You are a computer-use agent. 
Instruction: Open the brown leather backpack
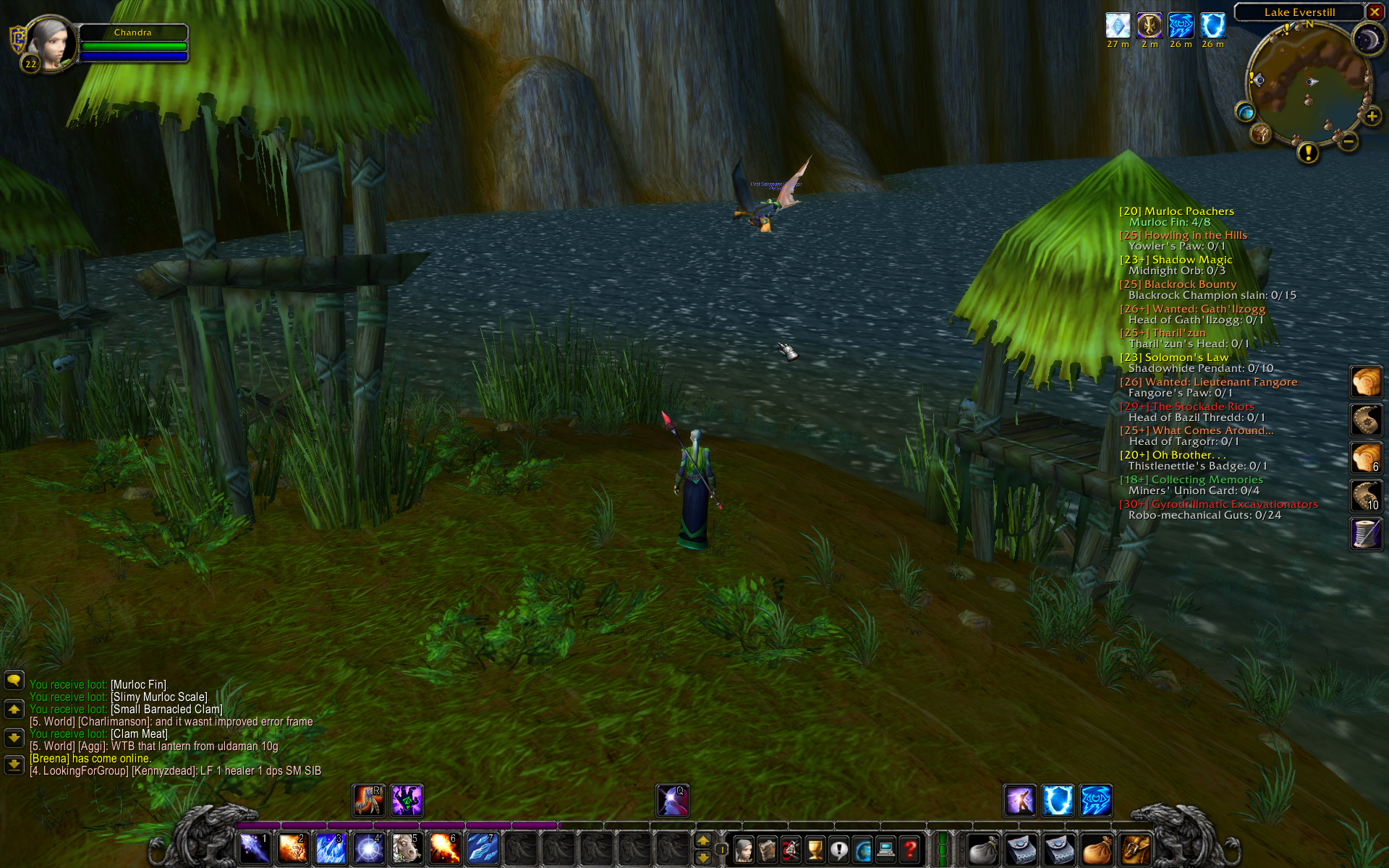[x=1136, y=849]
